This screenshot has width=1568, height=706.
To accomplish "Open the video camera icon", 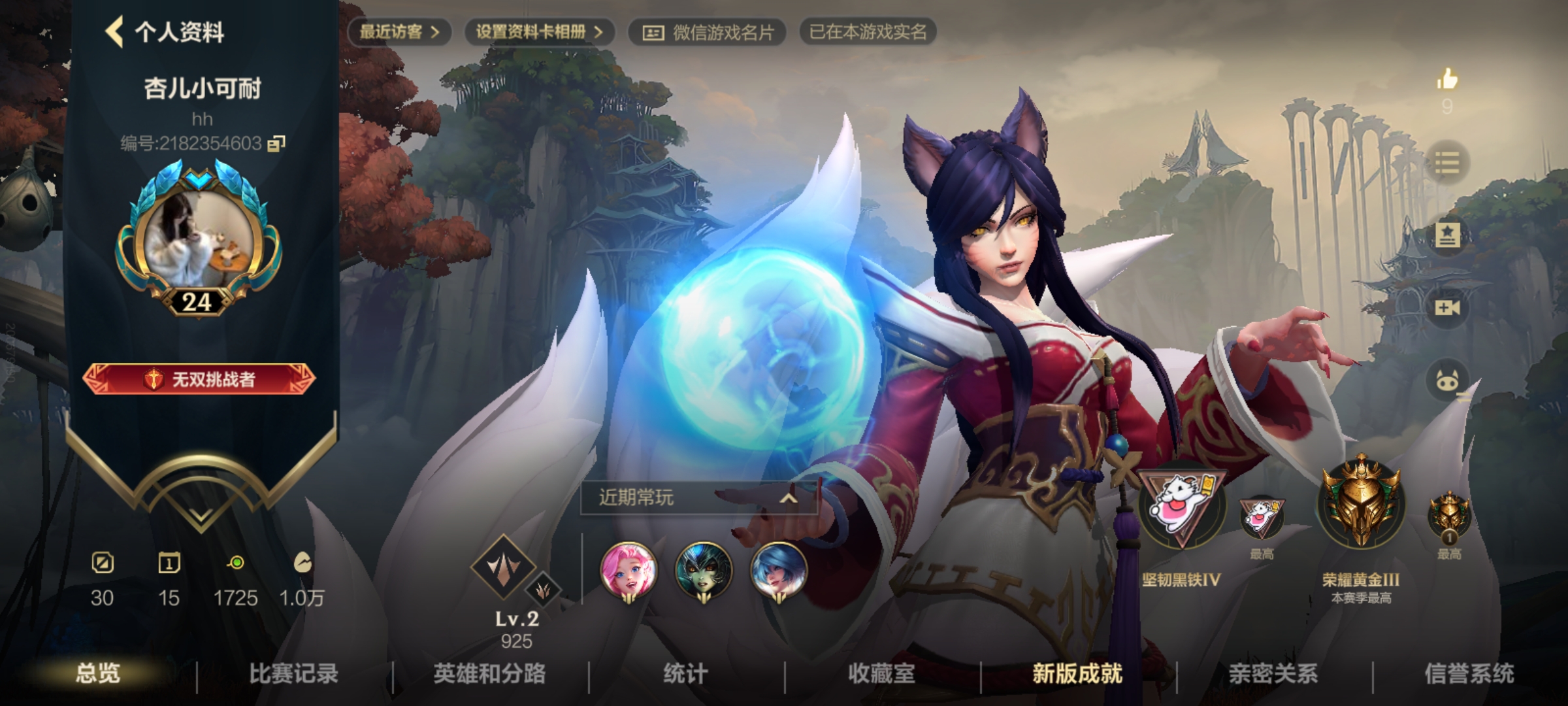I will tap(1446, 307).
